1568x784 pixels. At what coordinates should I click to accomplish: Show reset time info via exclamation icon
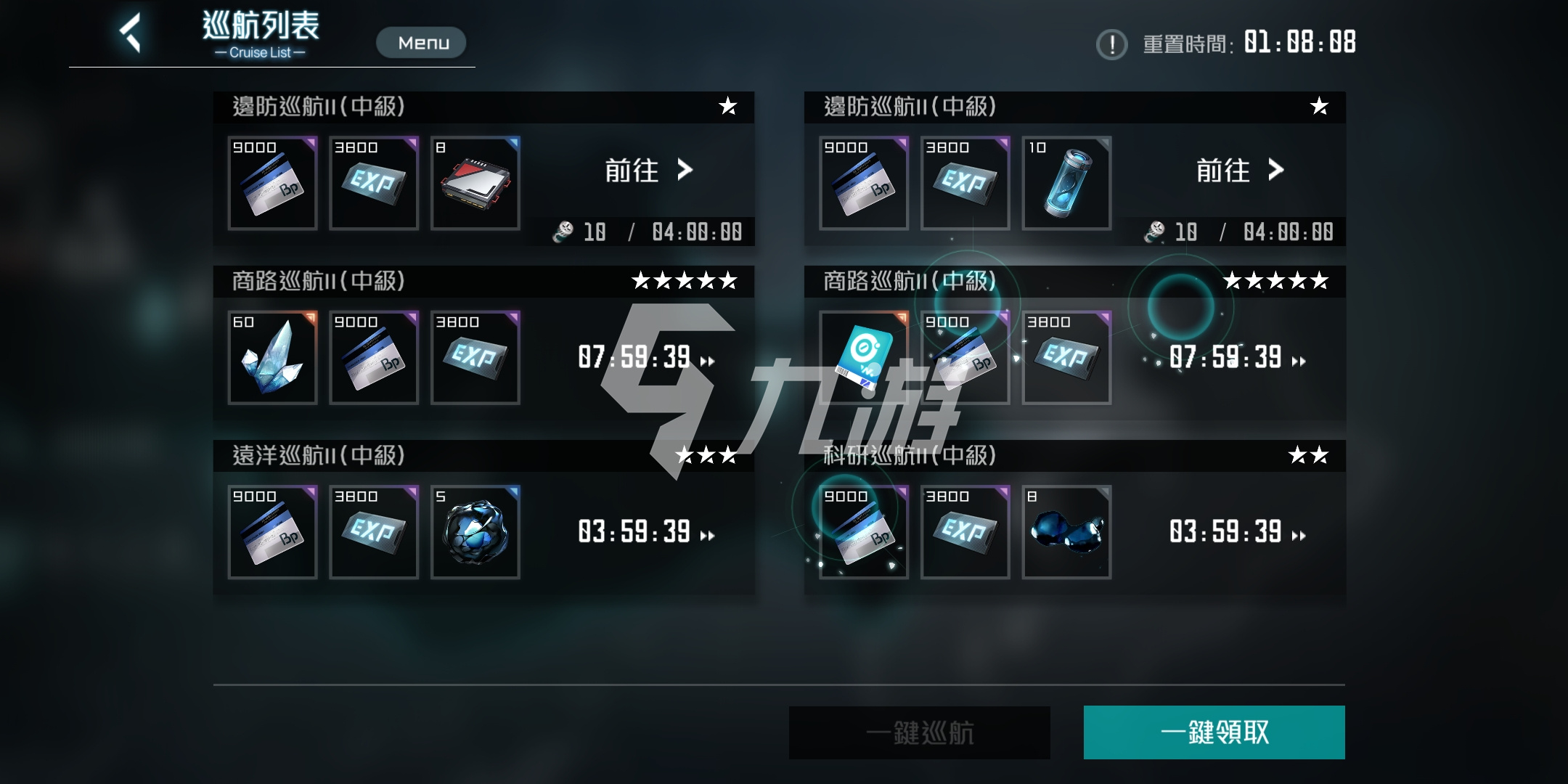pos(1111,44)
